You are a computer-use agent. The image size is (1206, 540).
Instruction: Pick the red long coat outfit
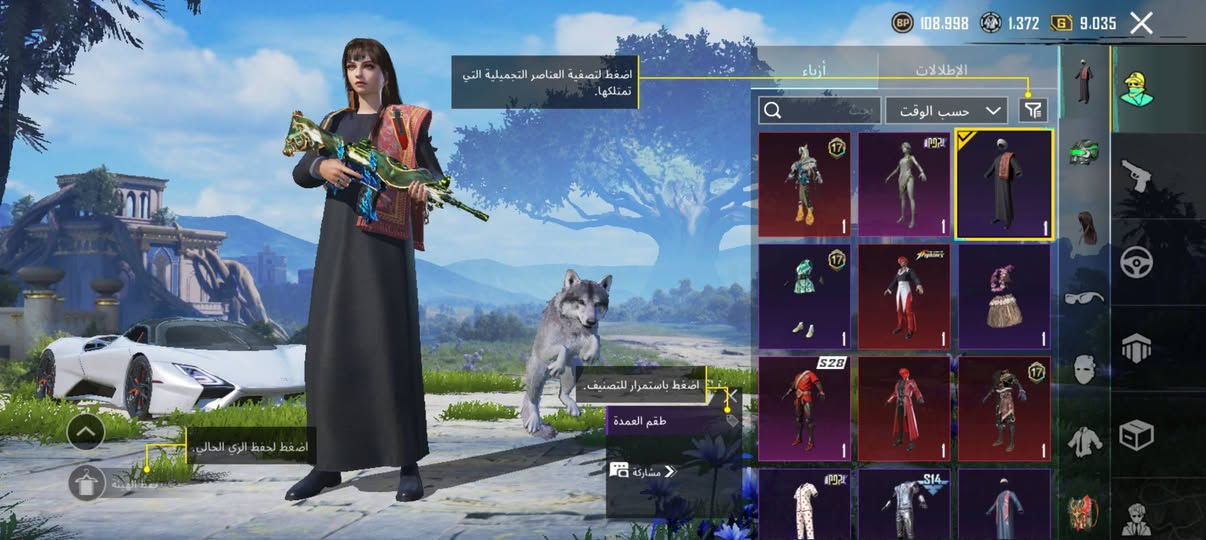click(904, 409)
